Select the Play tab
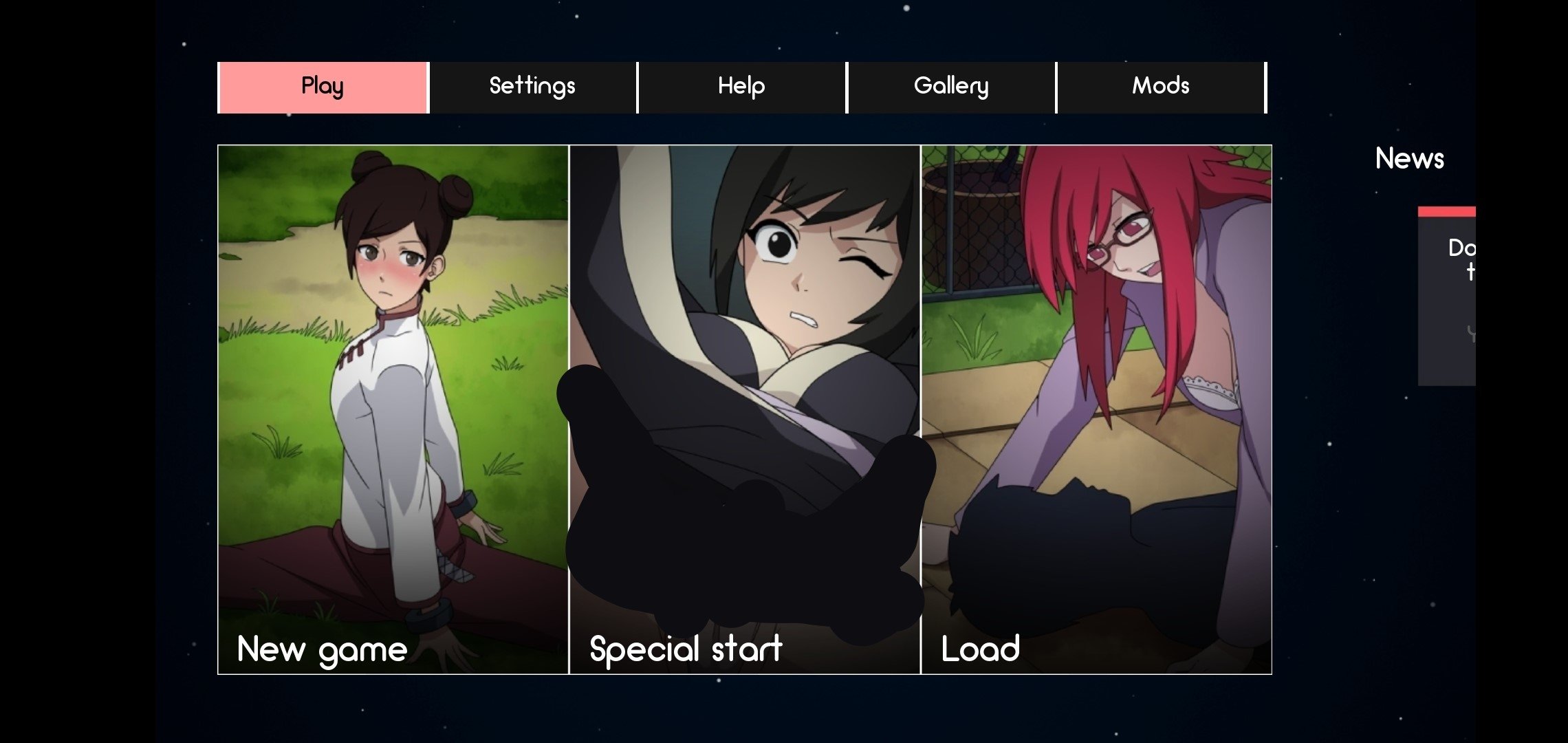Viewport: 1568px width, 743px height. [321, 86]
